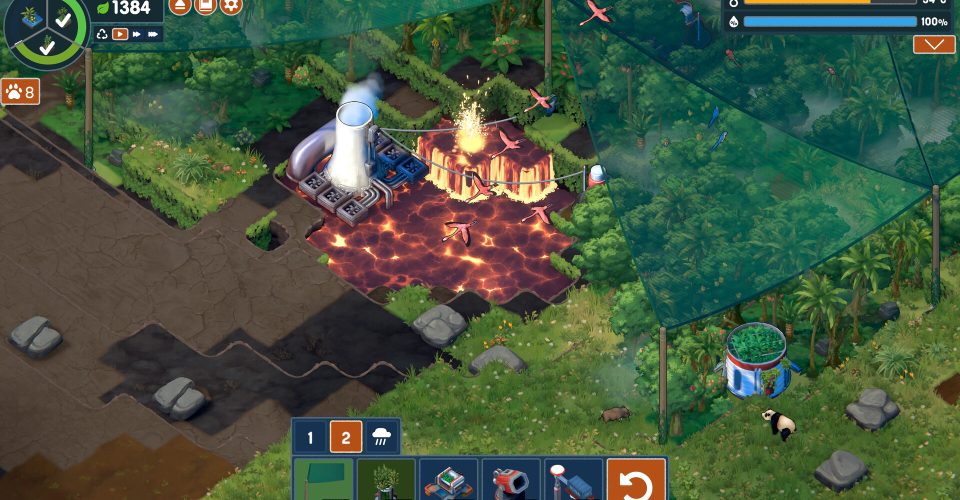Image resolution: width=960 pixels, height=500 pixels.
Task: Click the orange undo arrow button
Action: (x=636, y=480)
